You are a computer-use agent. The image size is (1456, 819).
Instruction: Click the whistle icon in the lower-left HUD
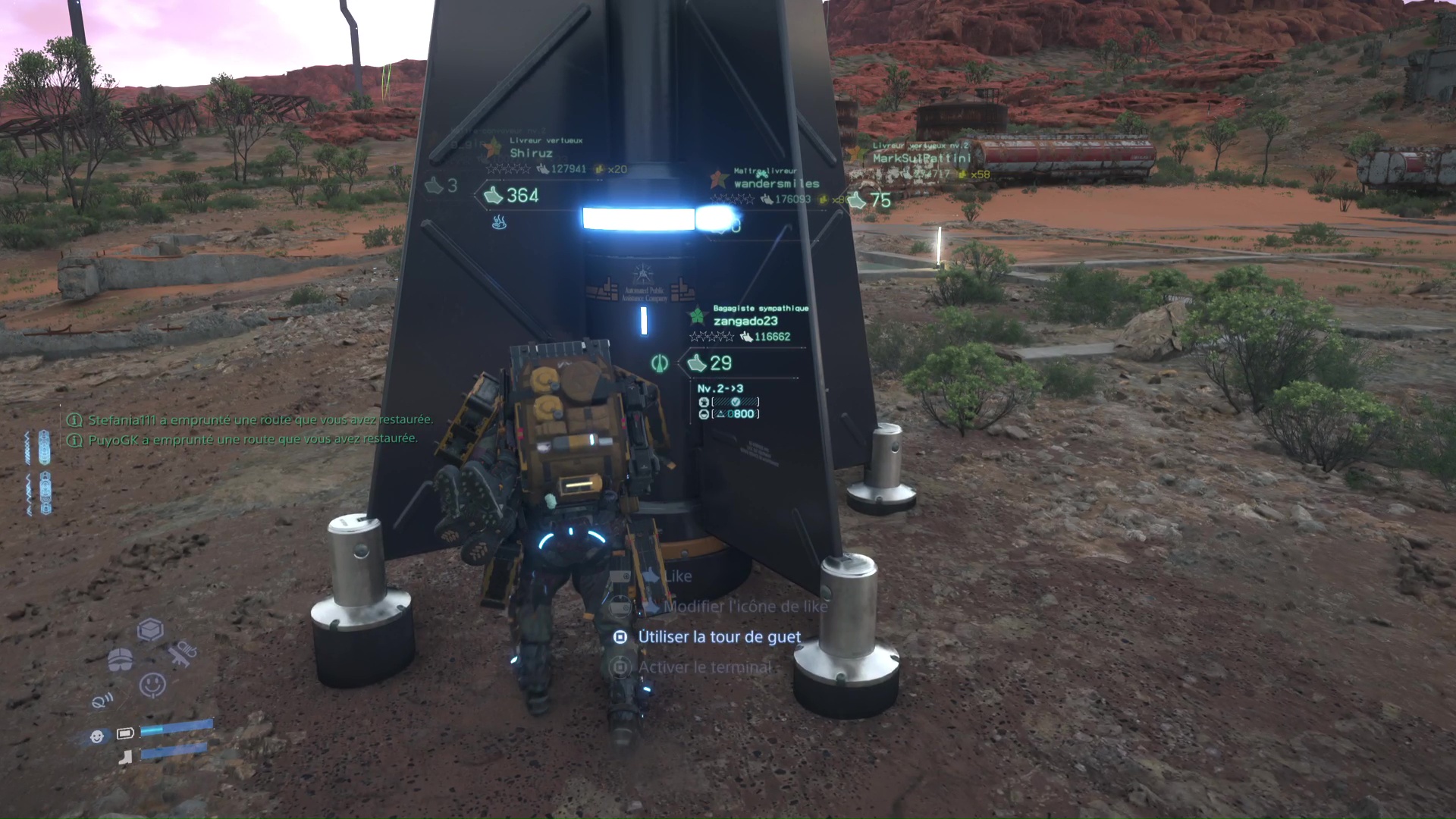[102, 701]
